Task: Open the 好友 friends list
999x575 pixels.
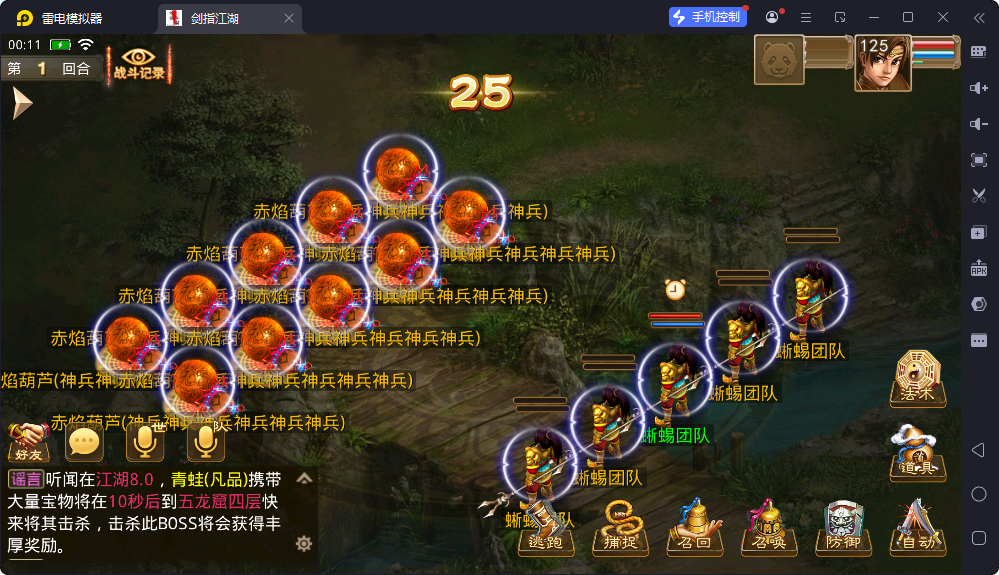Action: 27,440
